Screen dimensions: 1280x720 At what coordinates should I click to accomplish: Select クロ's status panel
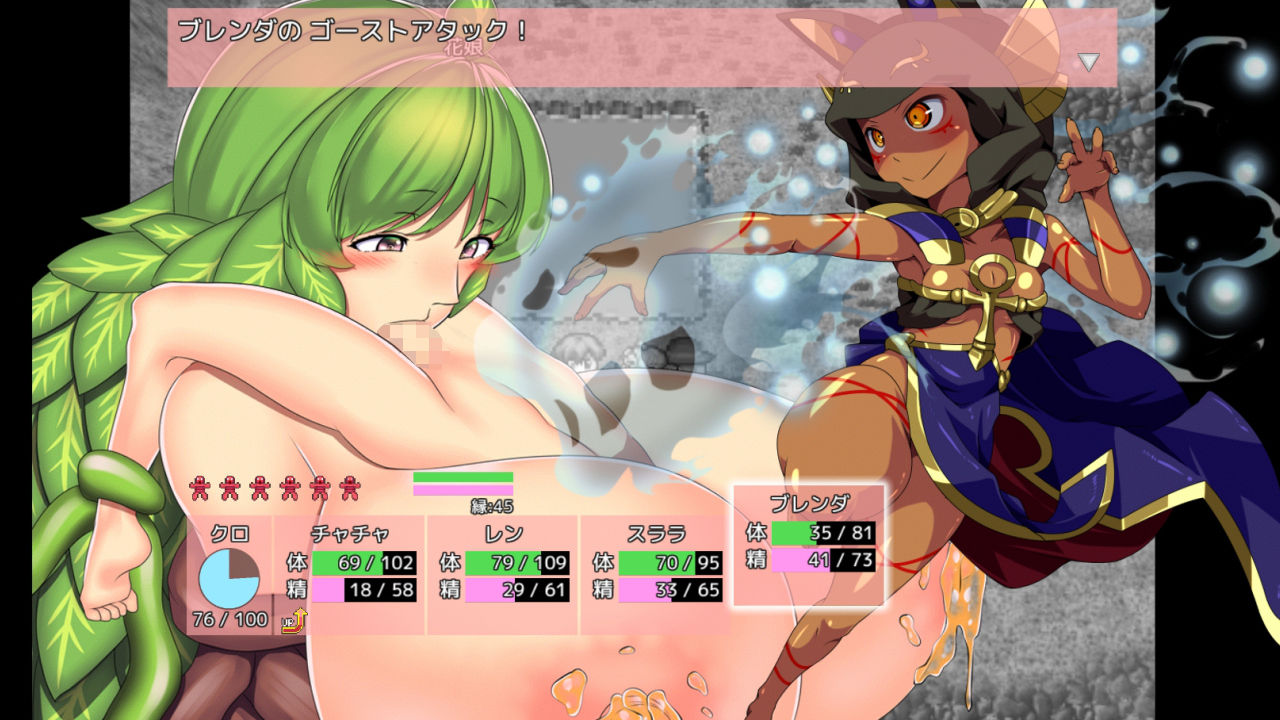(229, 574)
